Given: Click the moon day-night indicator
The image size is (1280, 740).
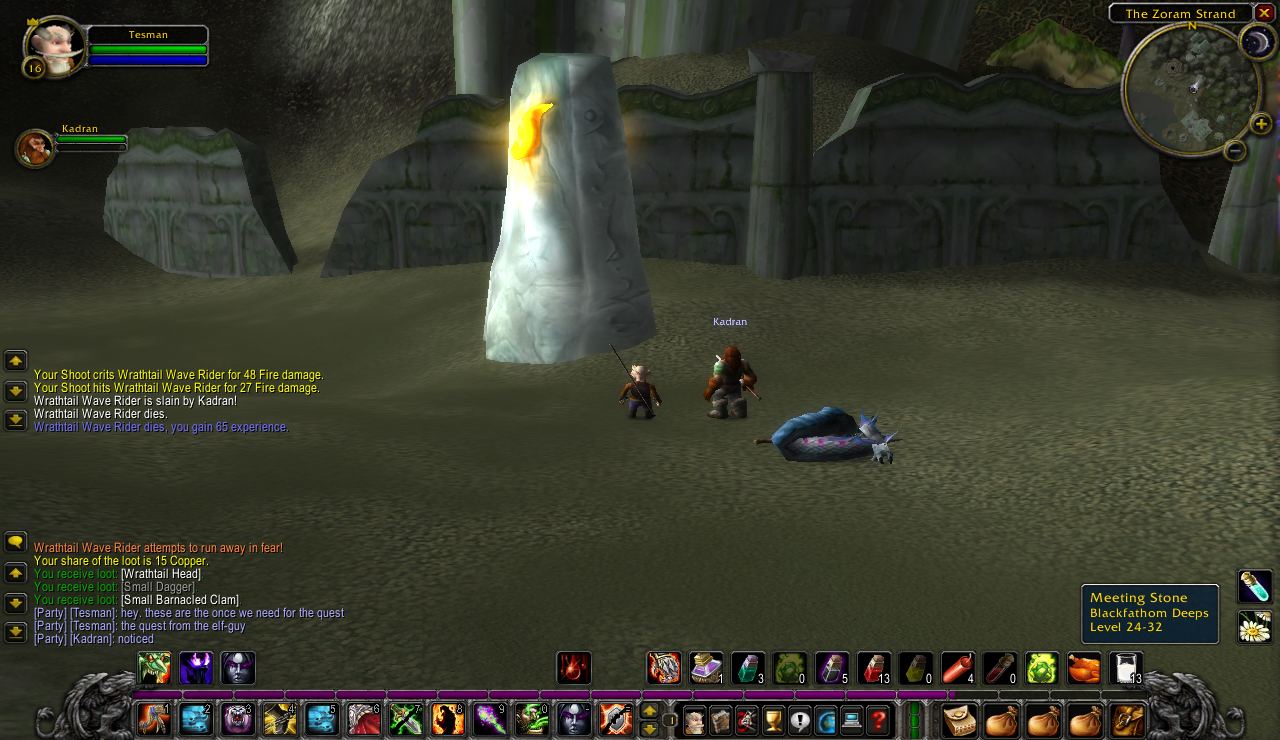Looking at the screenshot, I should click(1256, 42).
